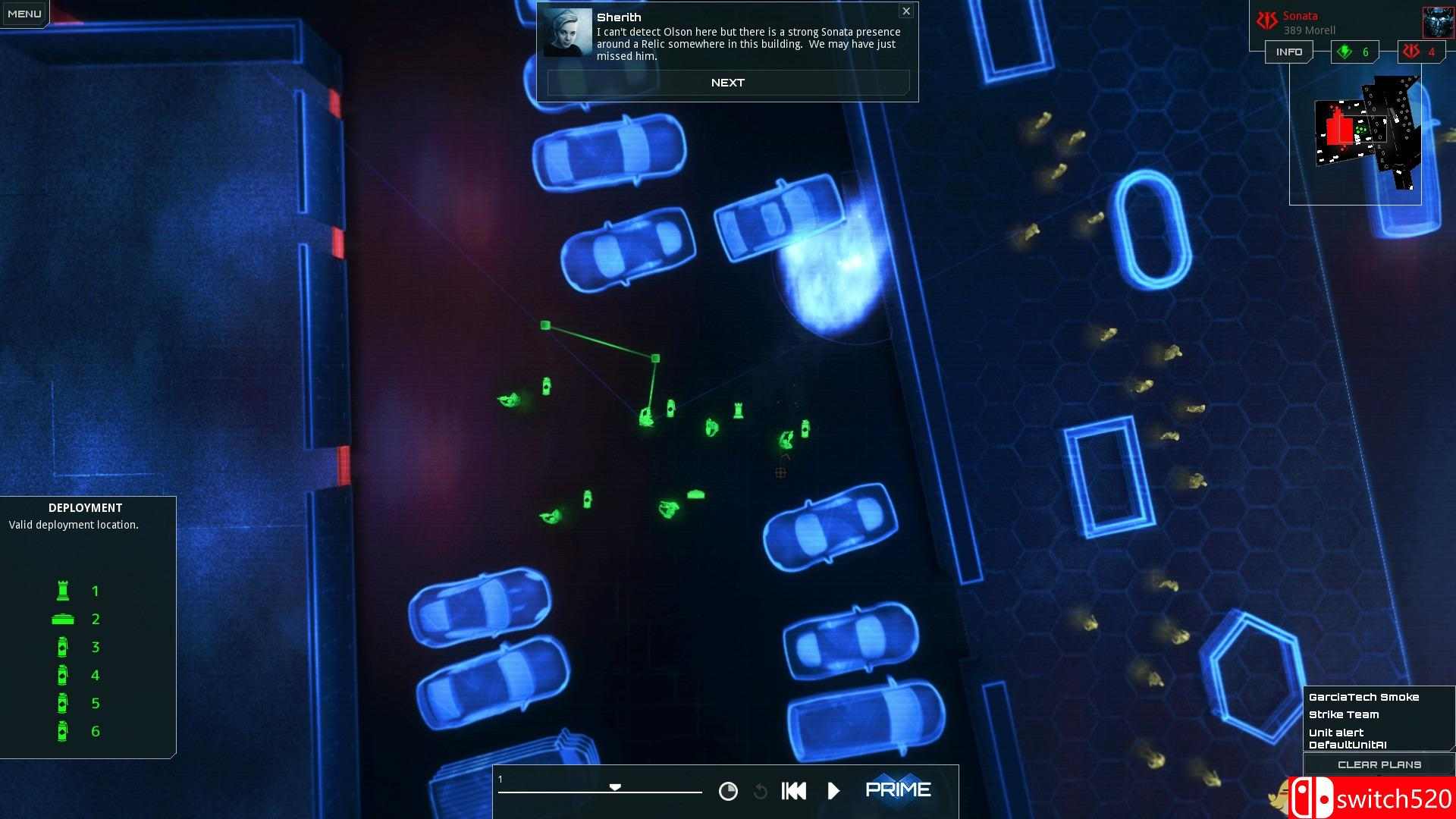Click the red Sonata faction counter icon
Screen dimensions: 1456x819
[1411, 52]
